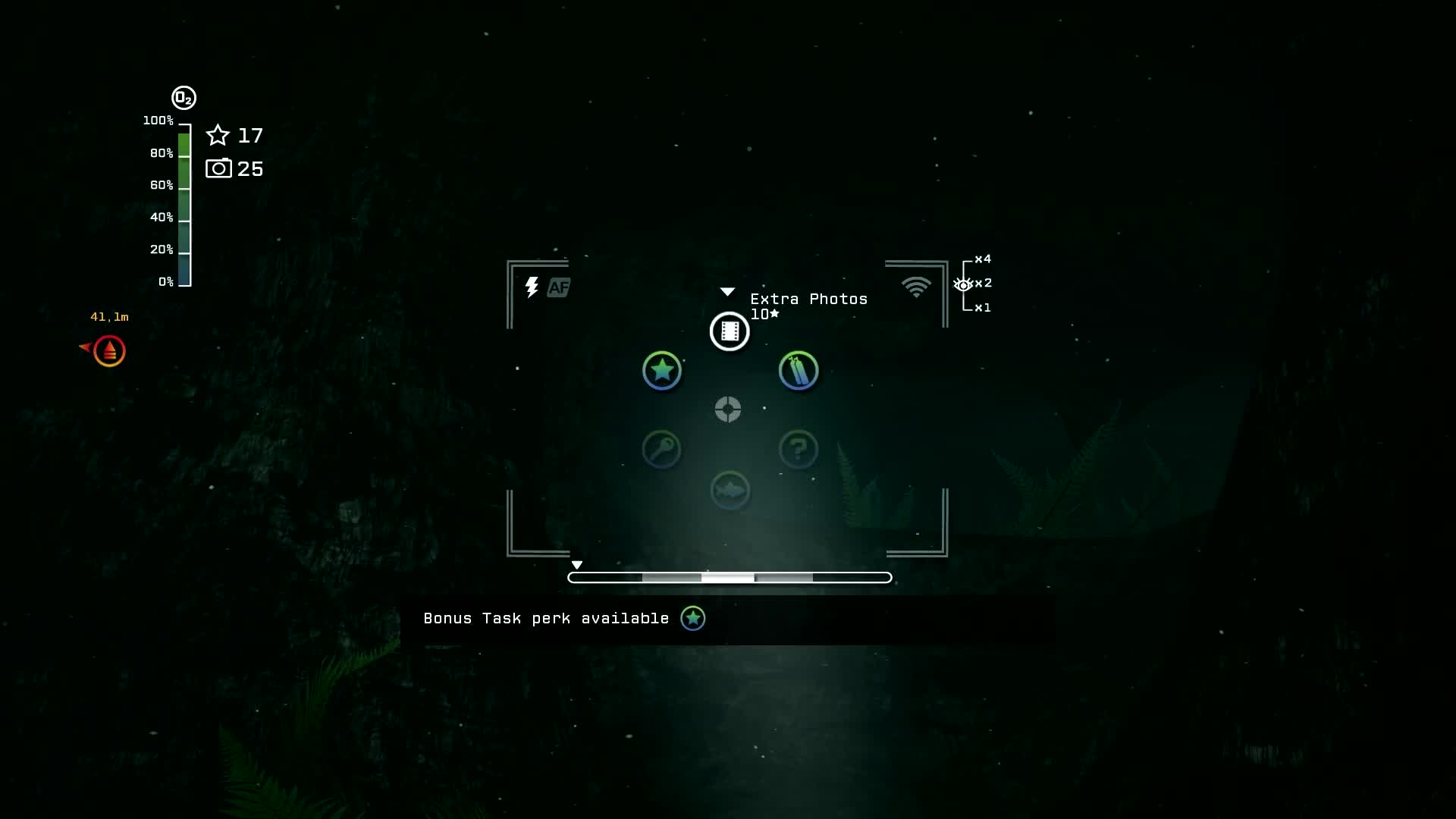Viewport: 1456px width, 819px height.
Task: Click the Extra Photos 10-star label
Action: pos(808,305)
